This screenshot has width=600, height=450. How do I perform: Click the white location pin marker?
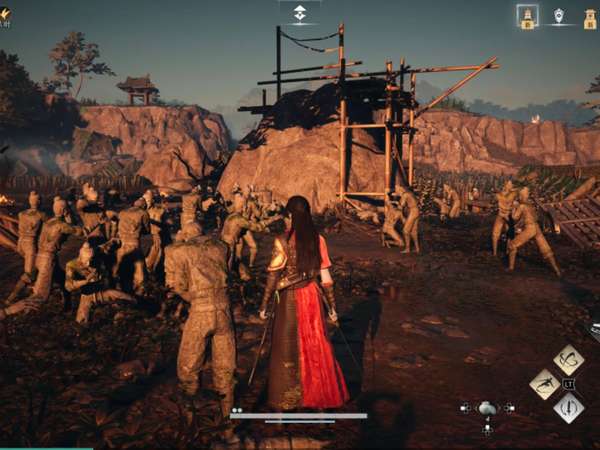point(558,16)
